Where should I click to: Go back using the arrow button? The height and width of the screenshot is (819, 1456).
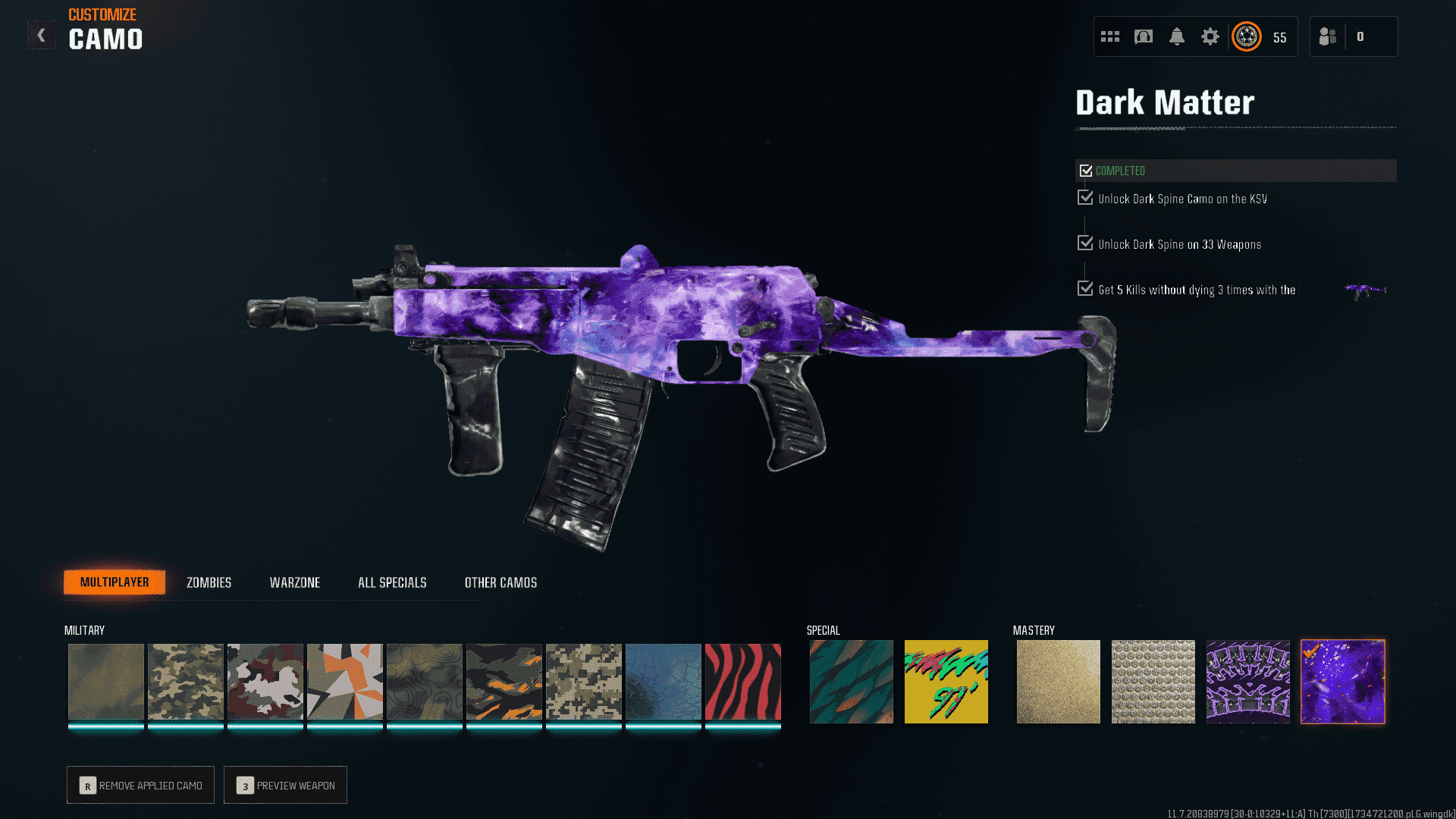pos(42,35)
